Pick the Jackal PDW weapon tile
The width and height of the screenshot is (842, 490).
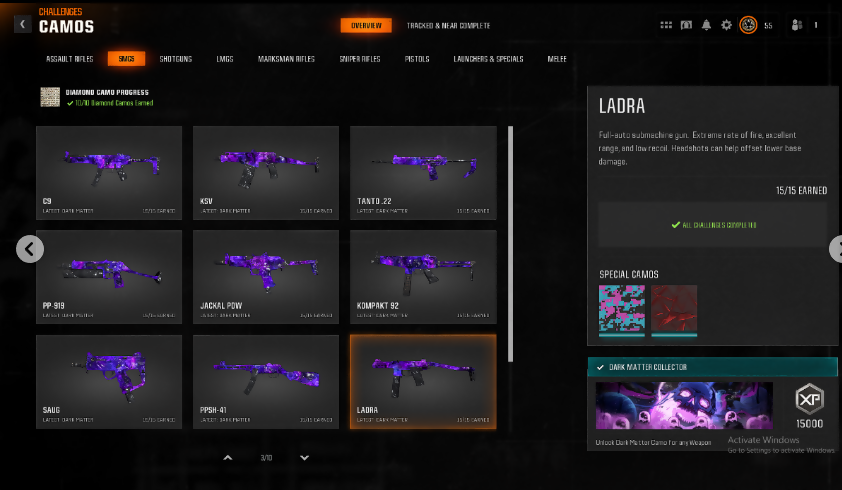(x=266, y=277)
